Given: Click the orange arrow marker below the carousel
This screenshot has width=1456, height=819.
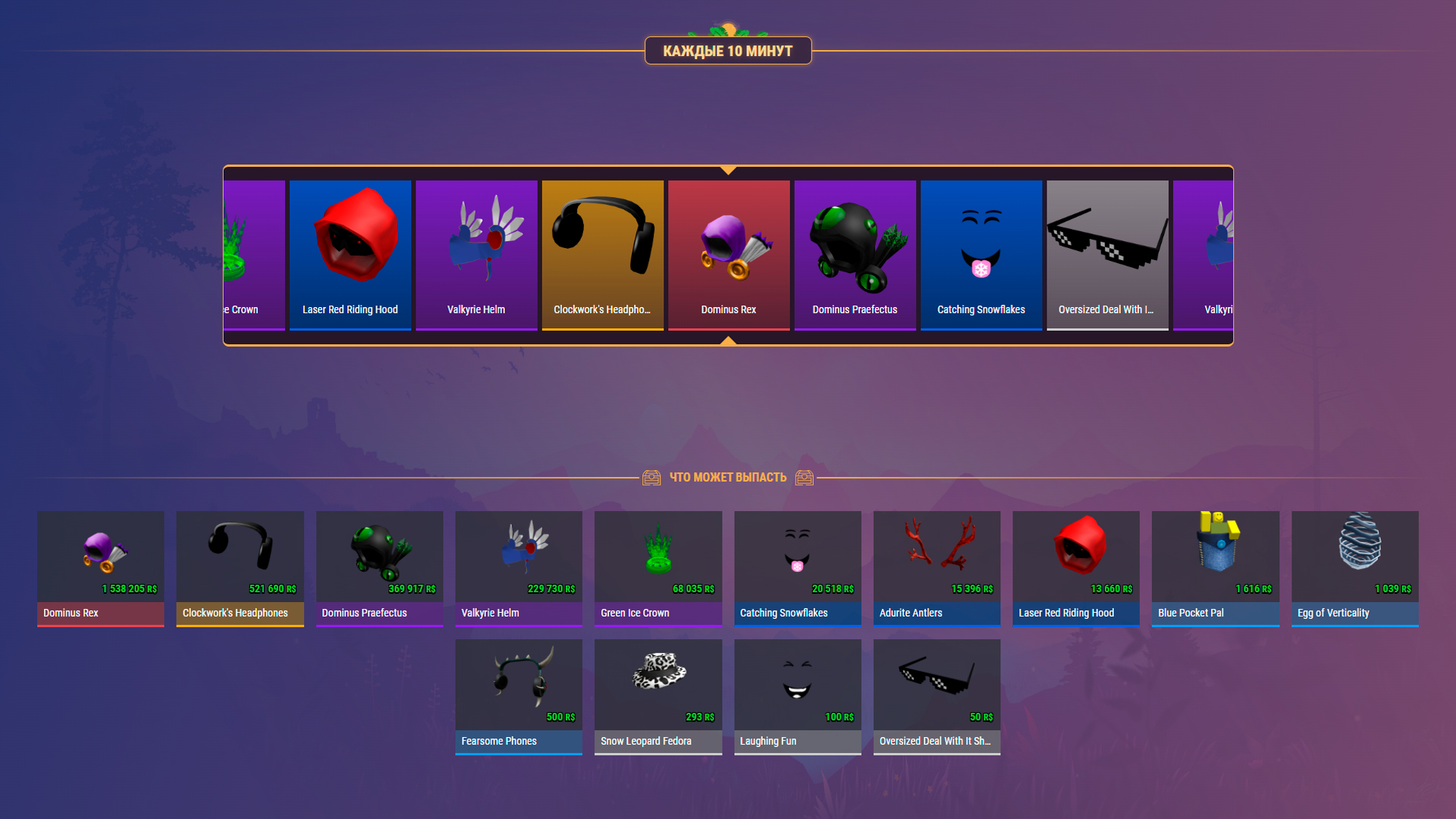Looking at the screenshot, I should tap(728, 341).
